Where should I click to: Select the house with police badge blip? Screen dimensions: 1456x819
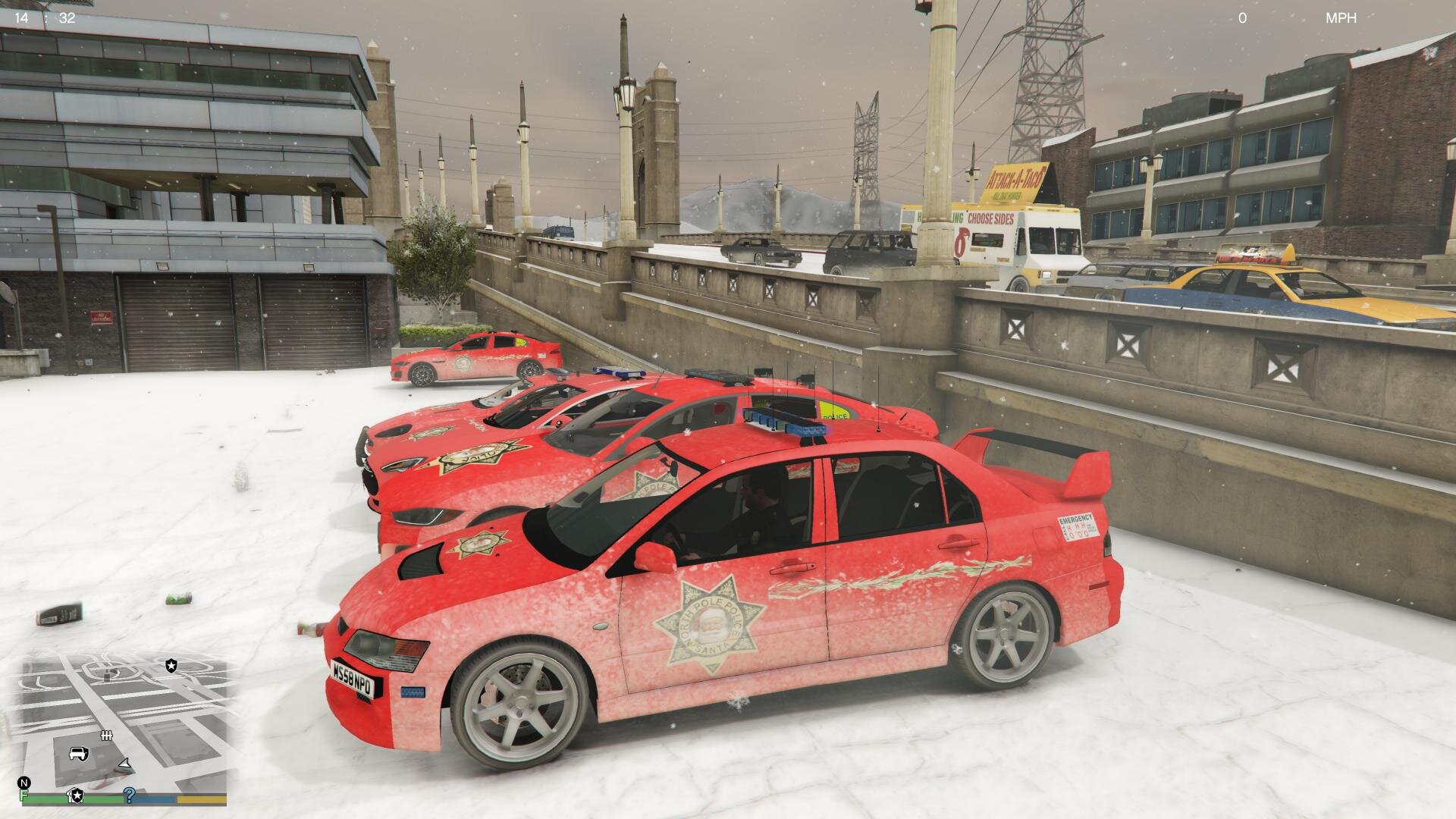[76, 795]
